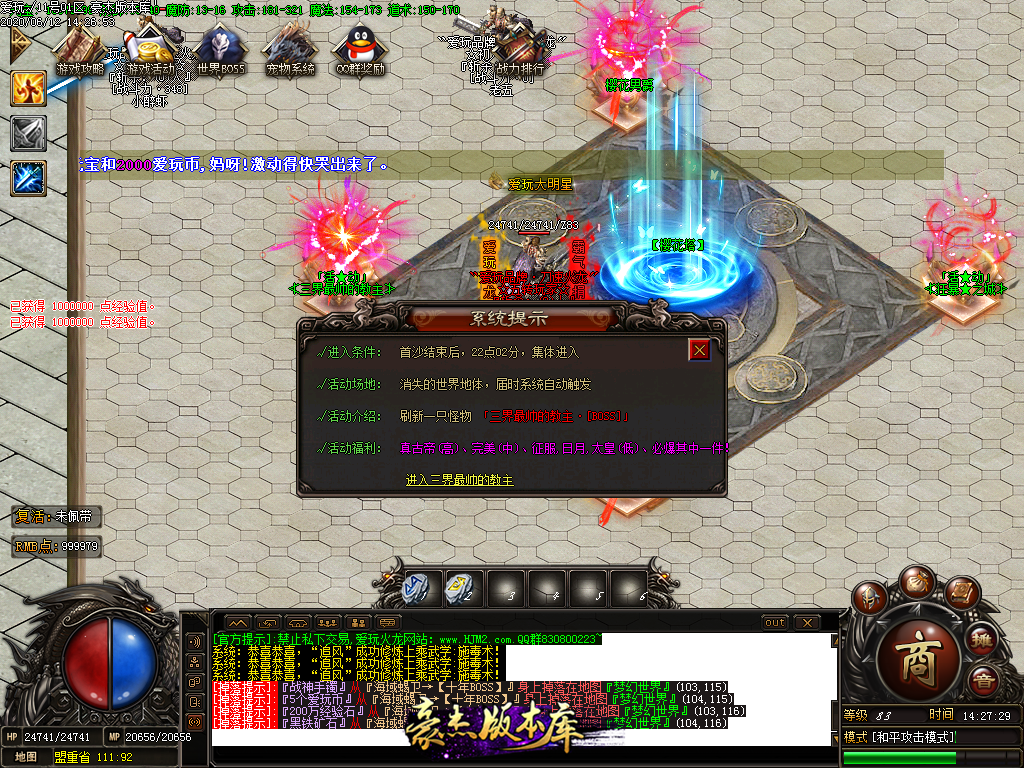This screenshot has height=768, width=1024.
Task: Toggle the gold arrow expander at top-left
Action: click(18, 43)
